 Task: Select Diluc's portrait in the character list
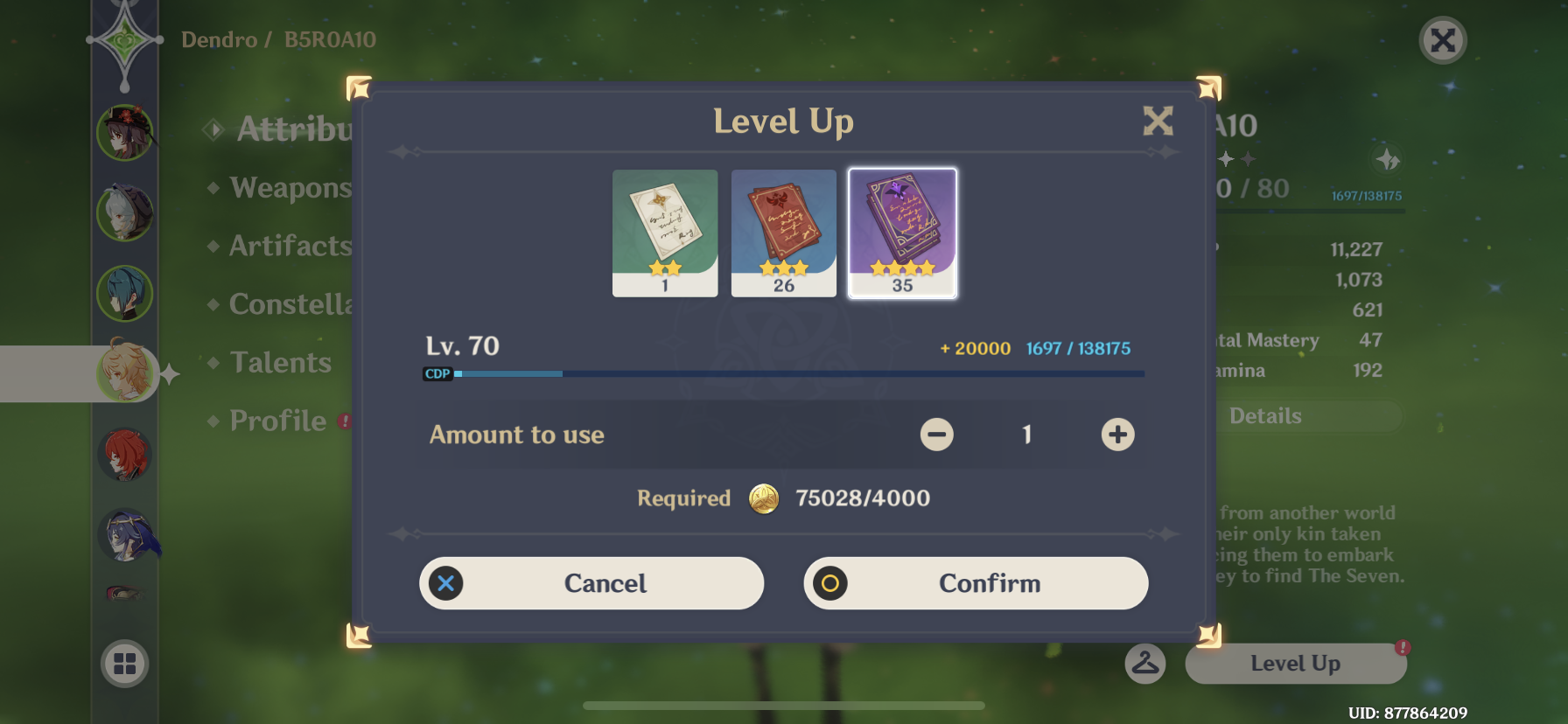(124, 454)
